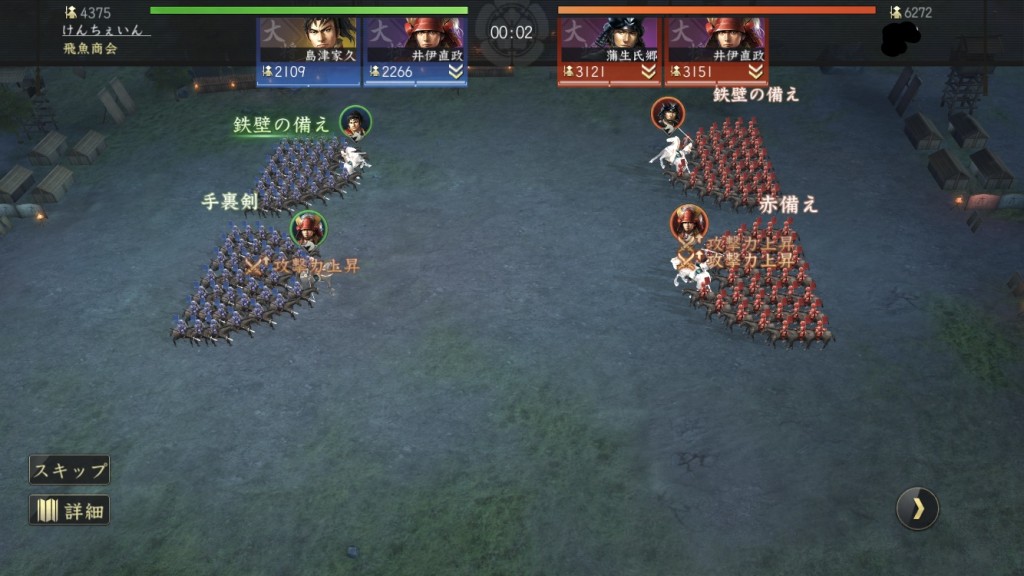This screenshot has width=1024, height=576.
Task: Select the 蒲生氏郷 general card
Action: click(609, 48)
